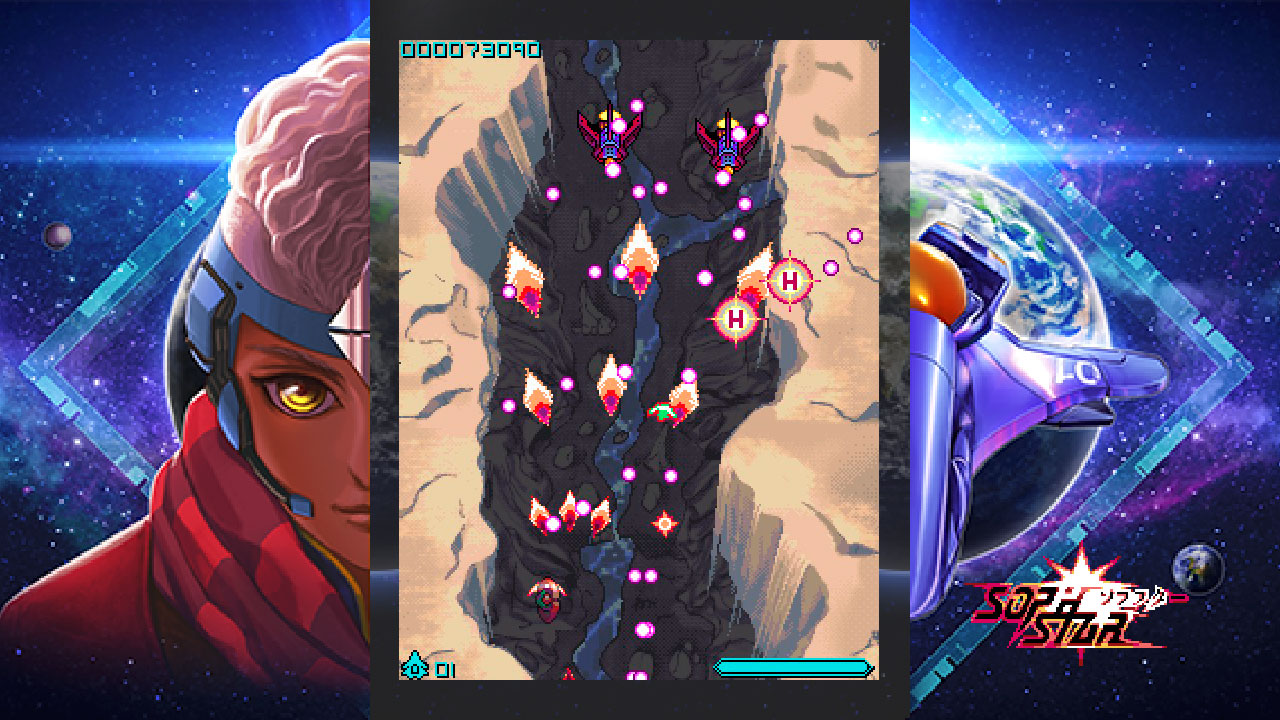Click the player ship at the bottom
The image size is (1280, 720).
click(566, 675)
